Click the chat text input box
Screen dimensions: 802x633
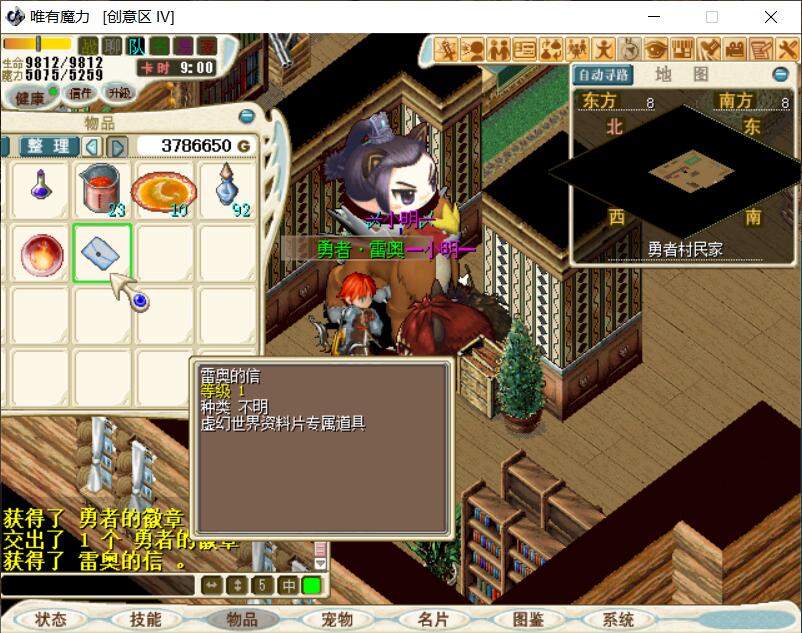coord(98,585)
